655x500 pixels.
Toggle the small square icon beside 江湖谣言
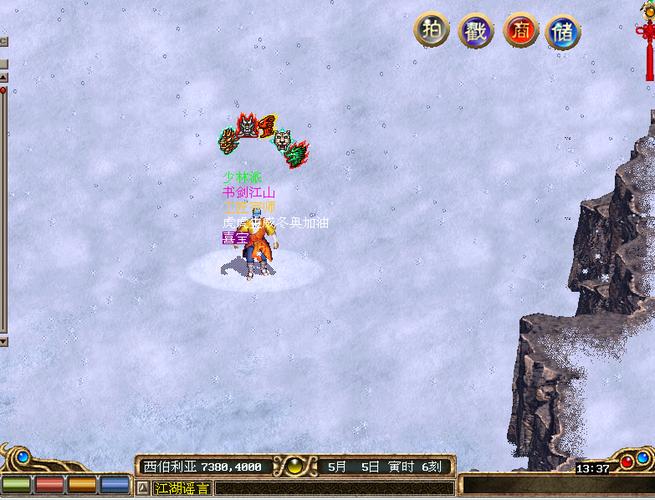pos(142,489)
